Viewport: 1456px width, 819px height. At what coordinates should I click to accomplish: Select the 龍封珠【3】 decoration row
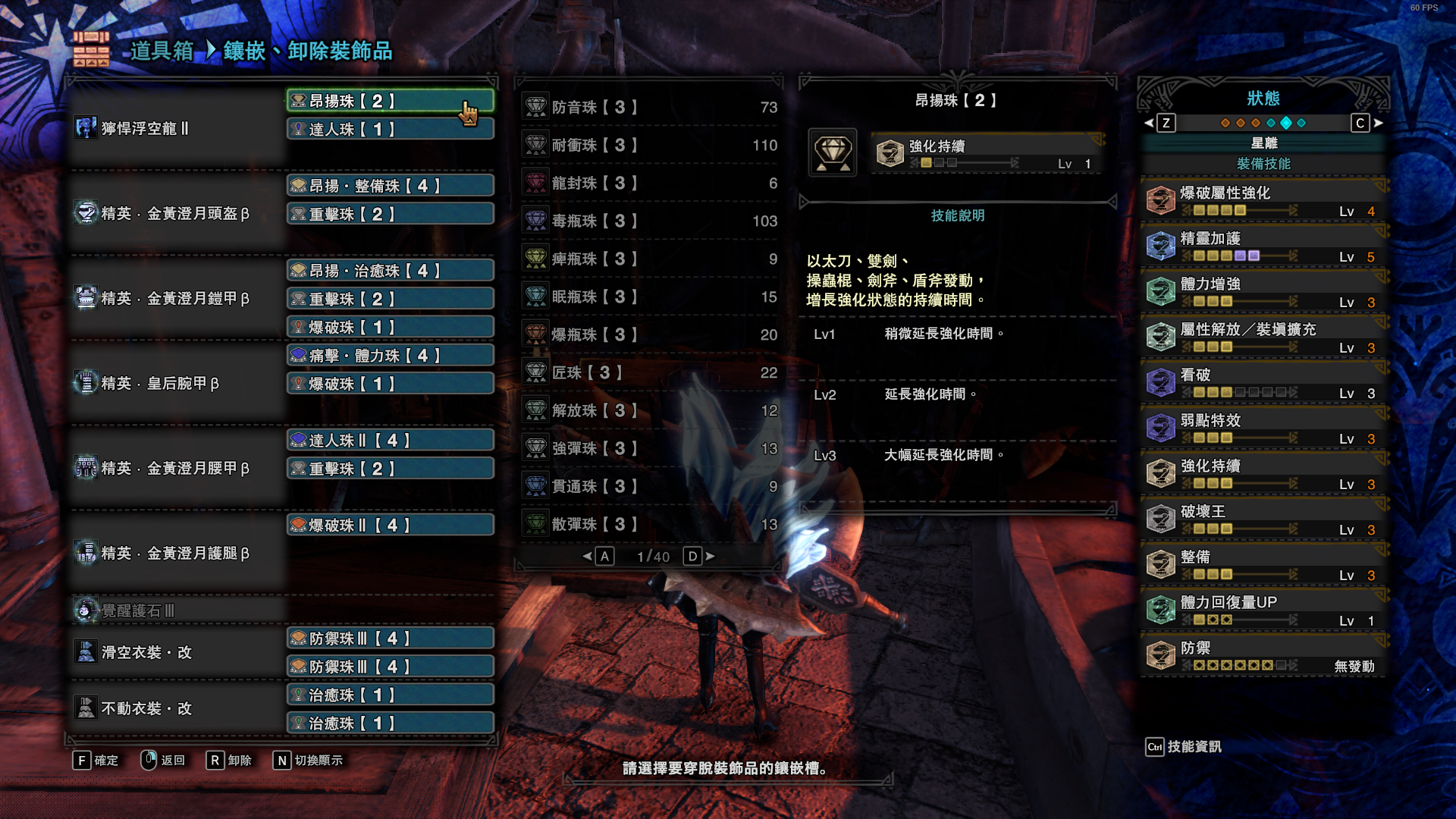(649, 183)
